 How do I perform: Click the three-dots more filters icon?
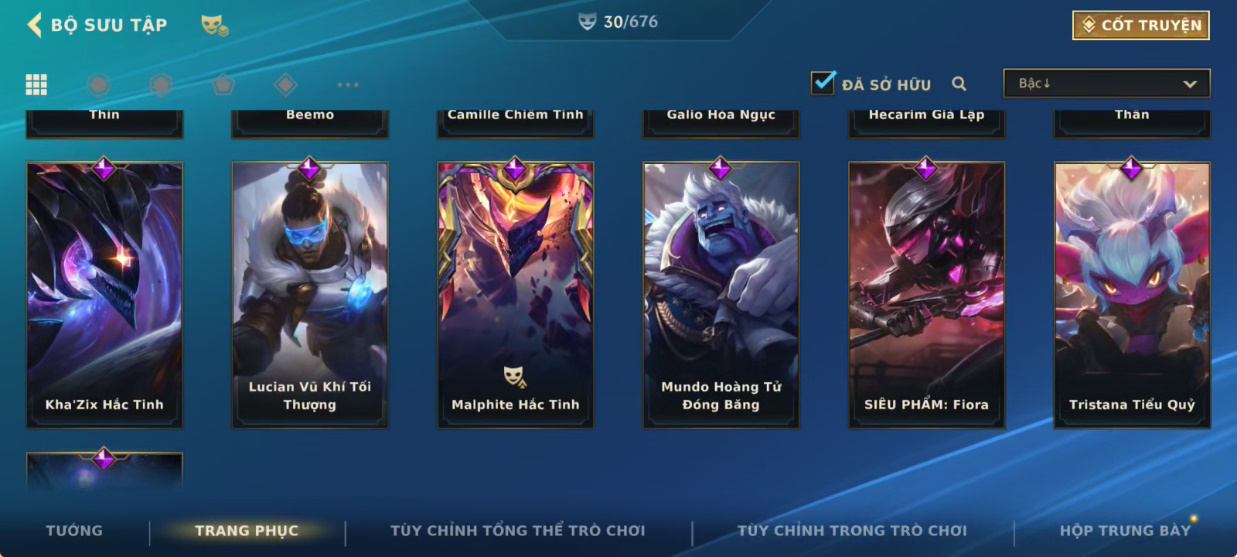coord(348,85)
